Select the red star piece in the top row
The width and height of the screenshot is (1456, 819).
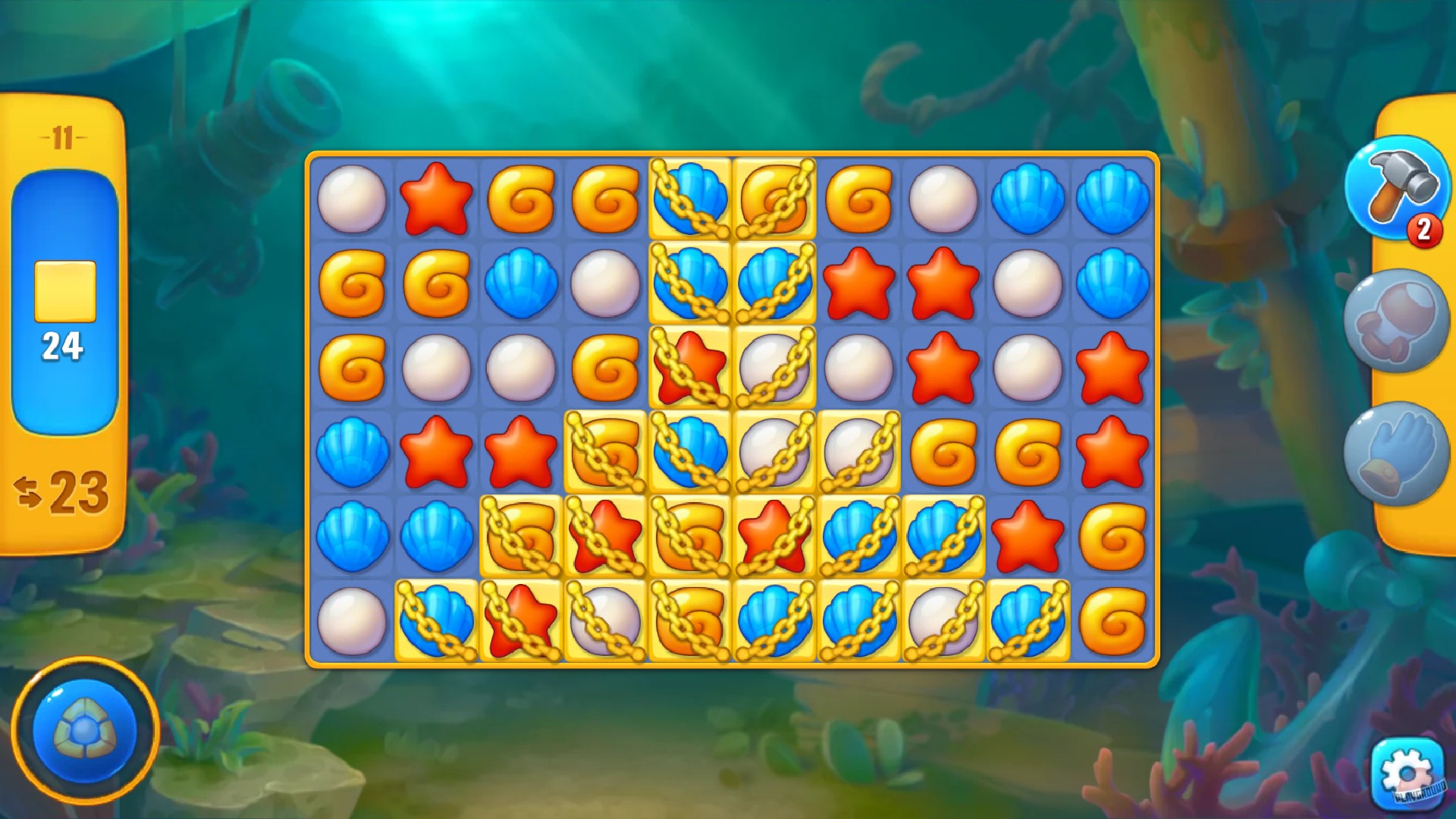point(438,199)
